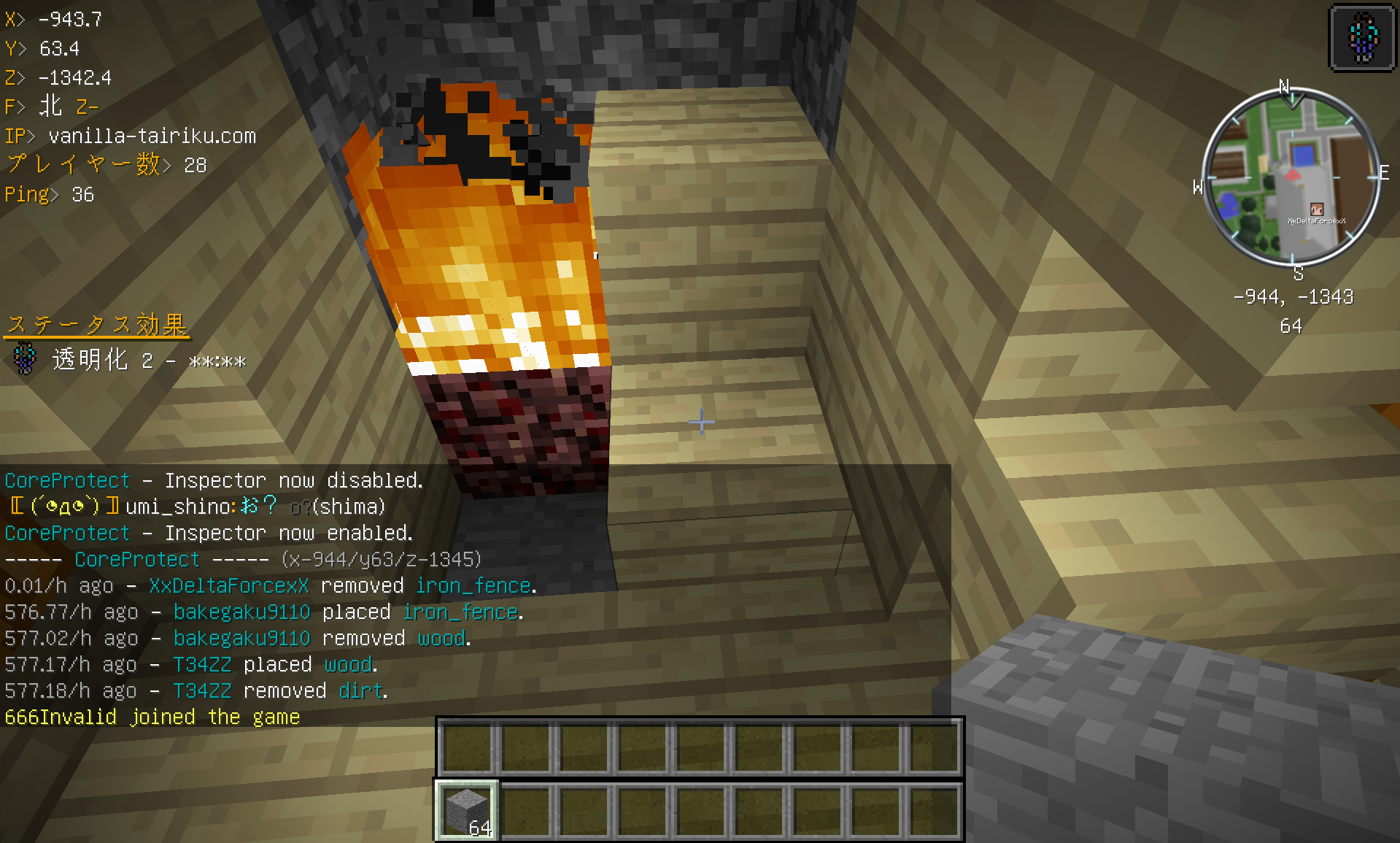Click XxDeltaForcexX name in CoreProtect log
The image size is (1400, 843).
228,585
